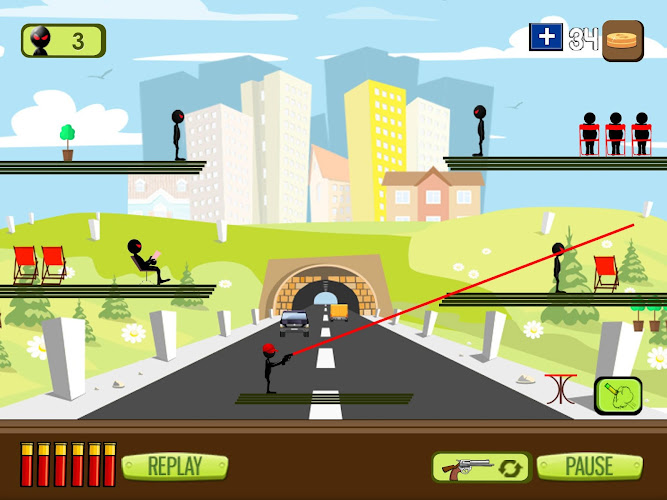
Task: Click the green REPLAY button
Action: (175, 466)
